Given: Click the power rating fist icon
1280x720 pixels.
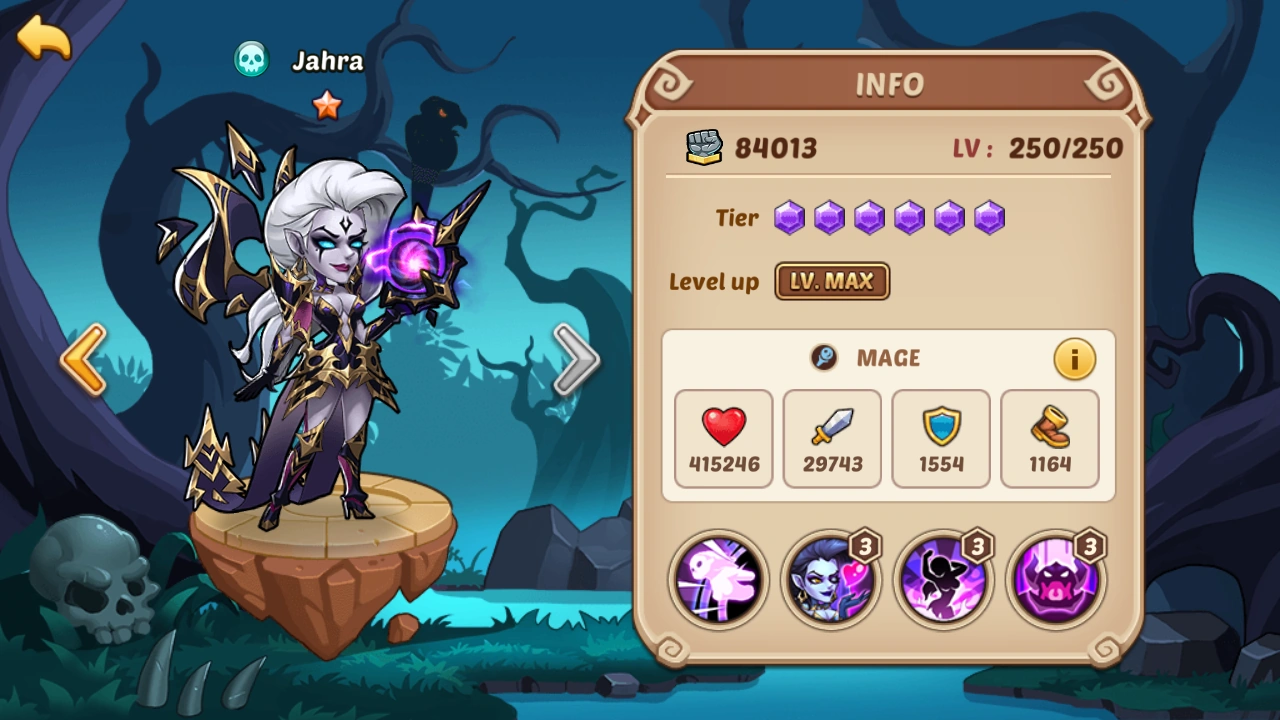Looking at the screenshot, I should tap(704, 147).
